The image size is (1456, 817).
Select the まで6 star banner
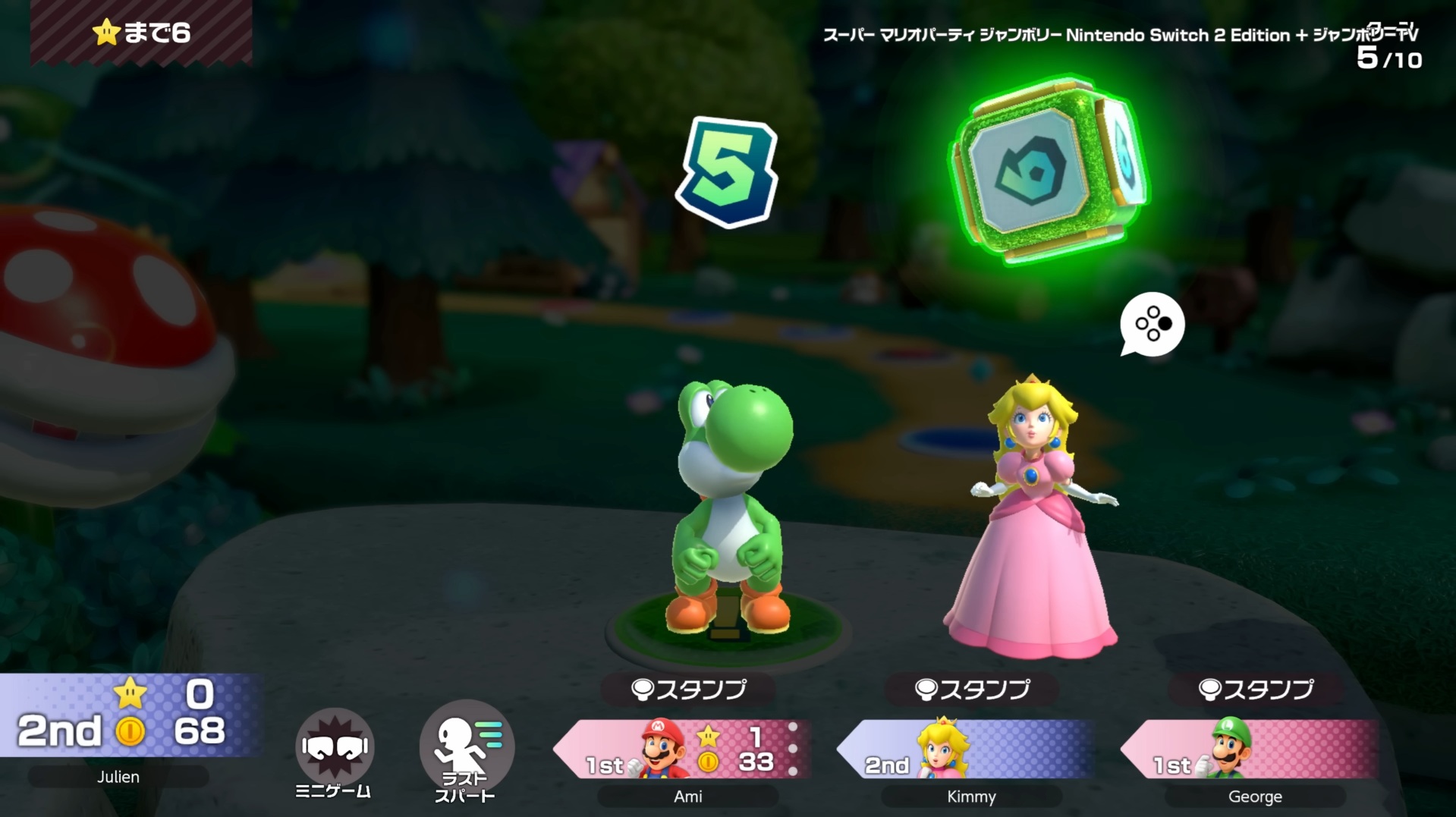tap(140, 33)
